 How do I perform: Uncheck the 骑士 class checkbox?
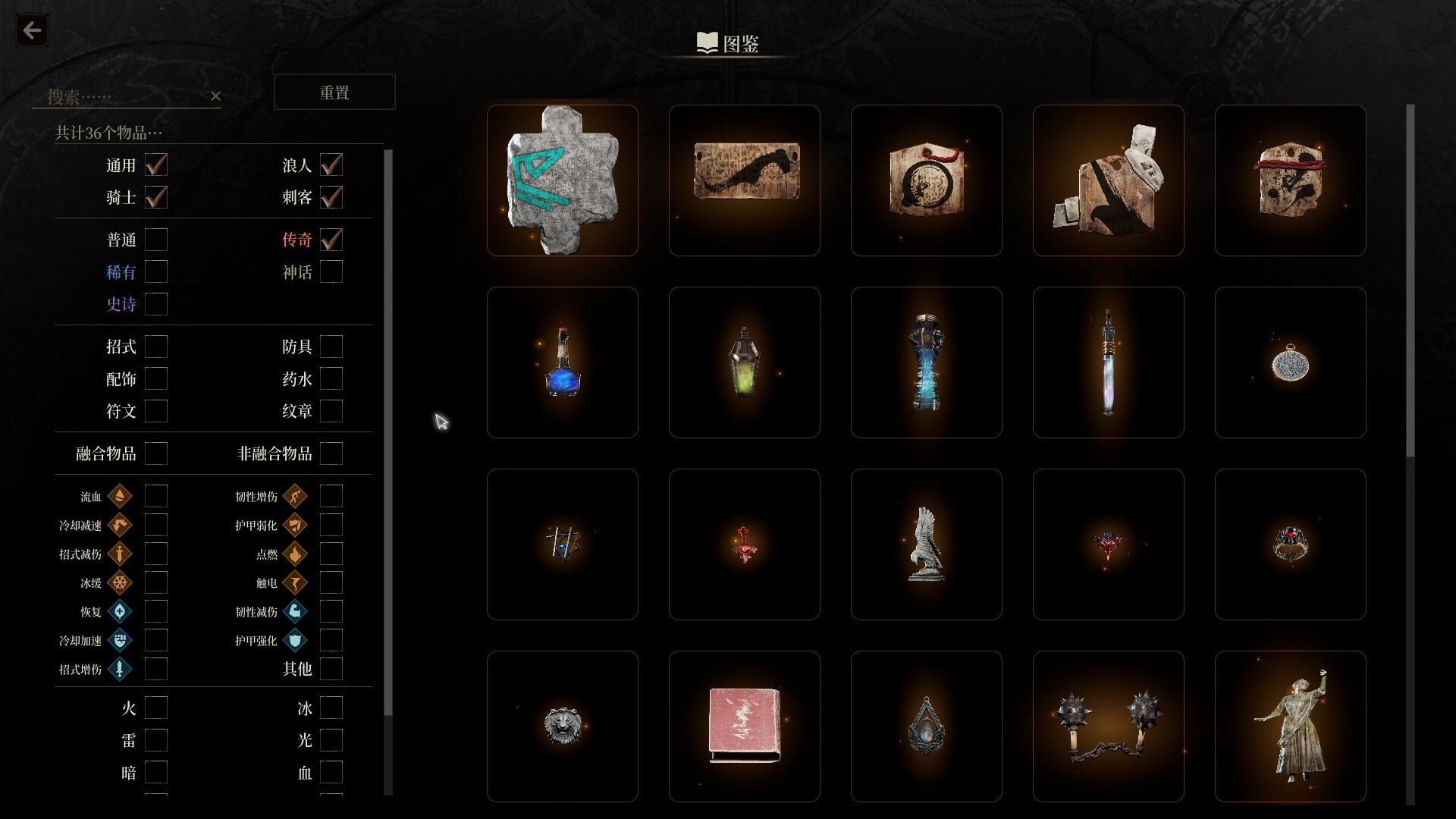(156, 197)
